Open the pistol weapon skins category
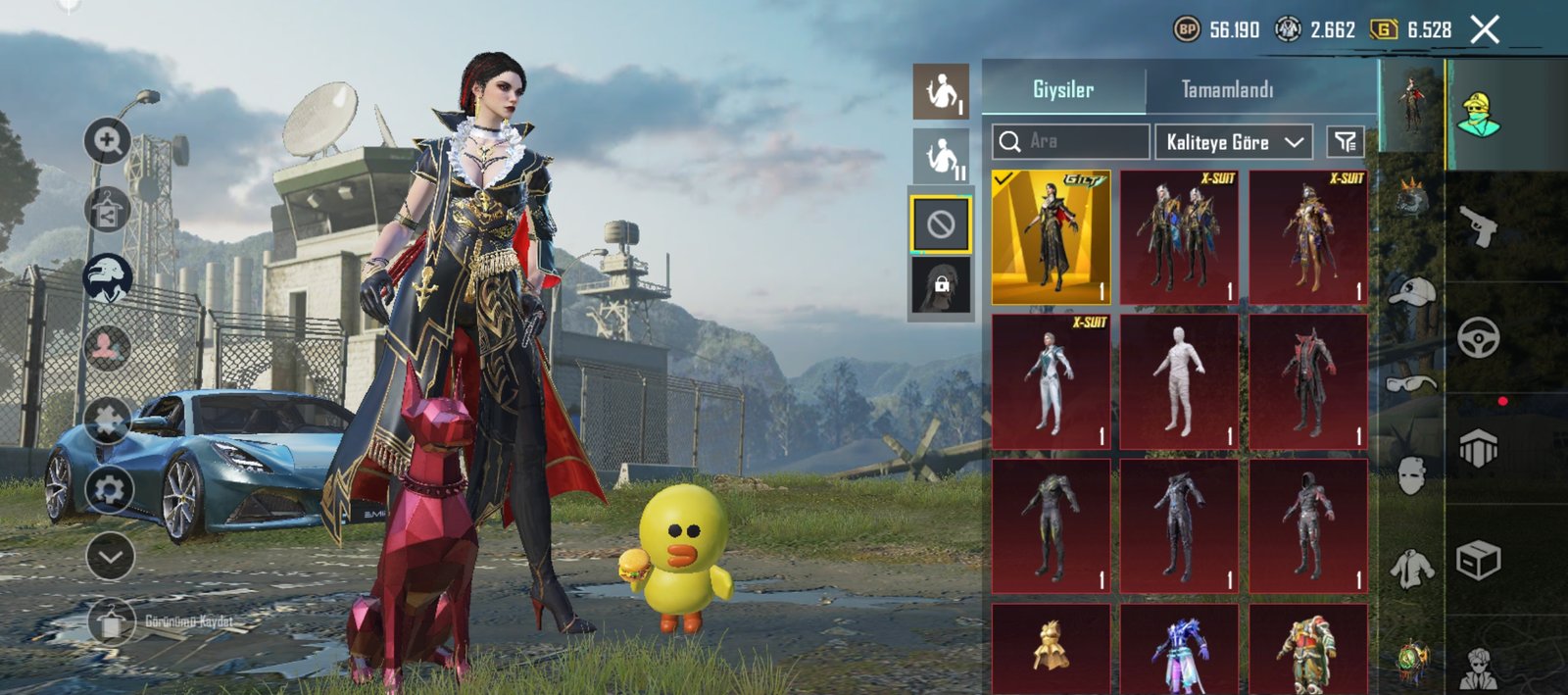This screenshot has width=1568, height=695. [x=1479, y=227]
